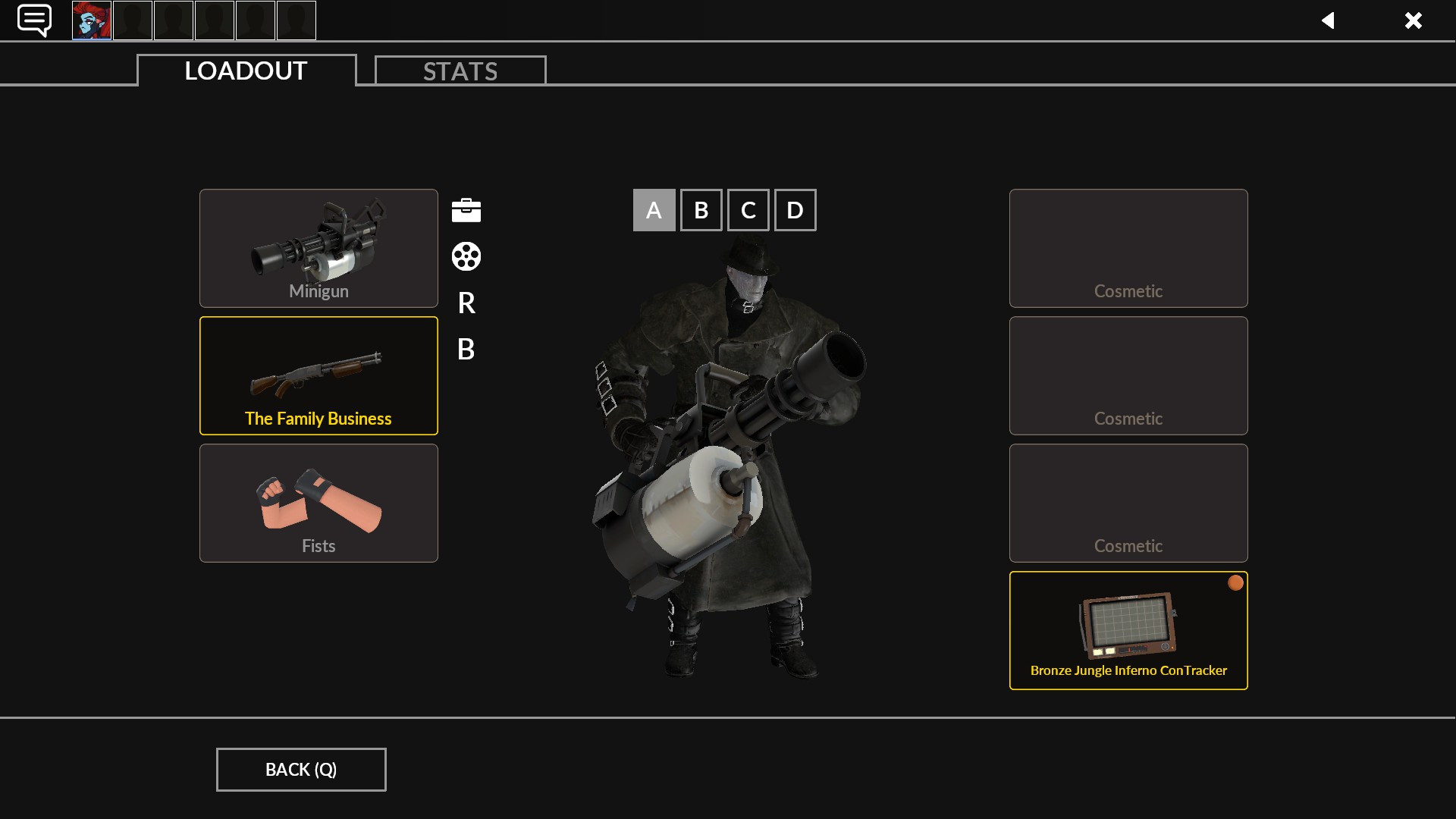
Task: Select loadout preset A
Action: point(654,209)
